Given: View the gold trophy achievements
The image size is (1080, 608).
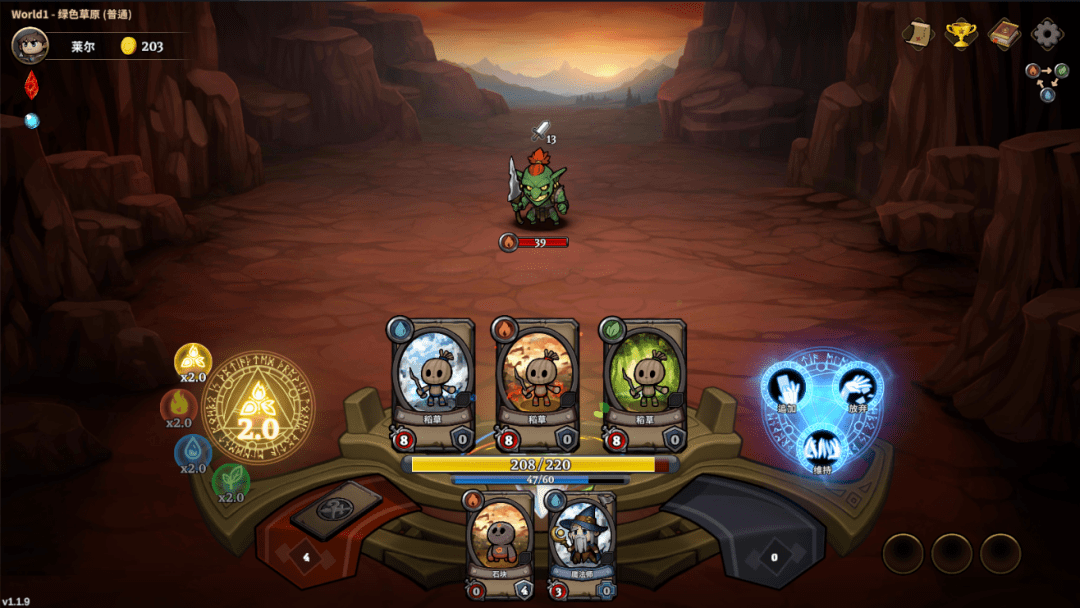Looking at the screenshot, I should (x=960, y=34).
